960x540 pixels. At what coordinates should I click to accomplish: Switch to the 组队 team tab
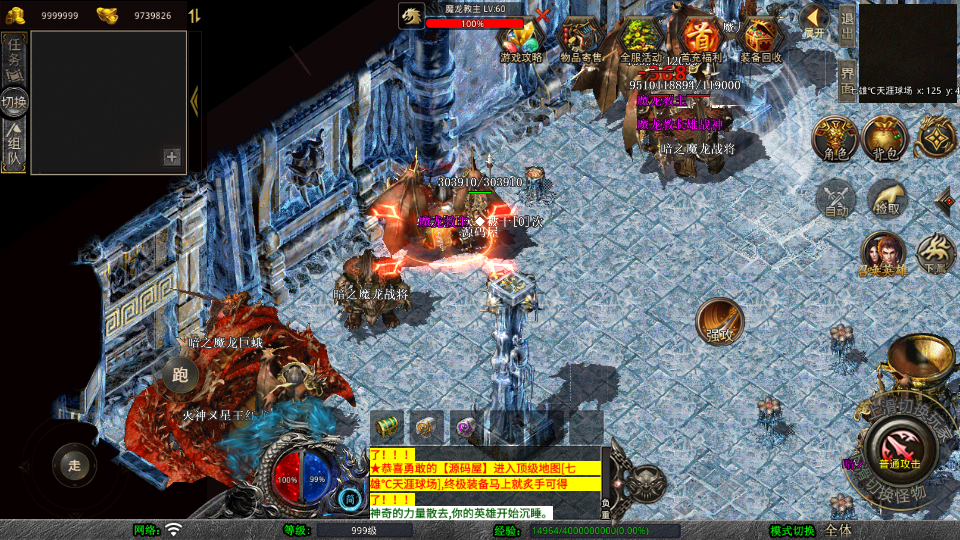tap(15, 143)
